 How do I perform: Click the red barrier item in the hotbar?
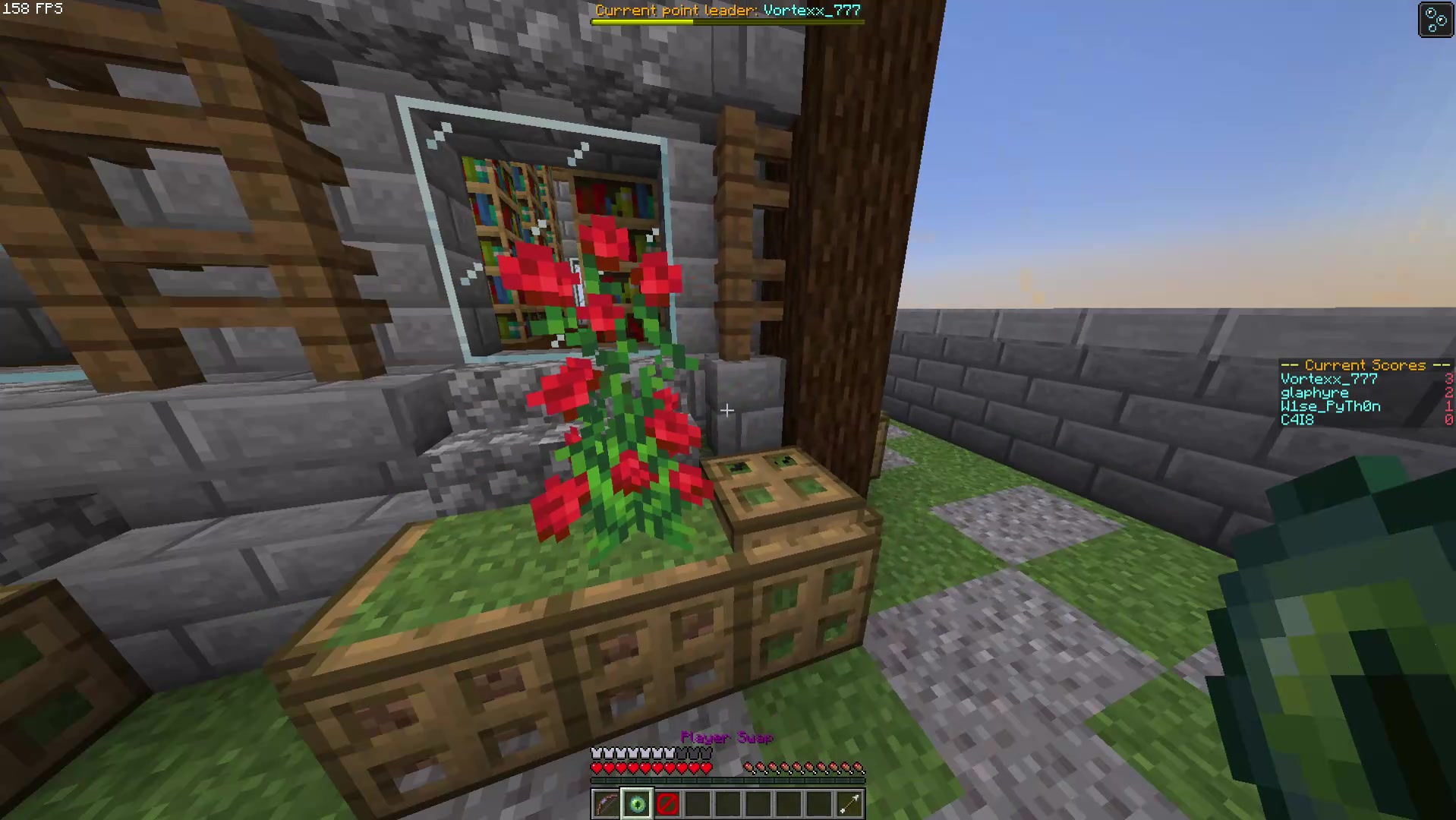[667, 803]
